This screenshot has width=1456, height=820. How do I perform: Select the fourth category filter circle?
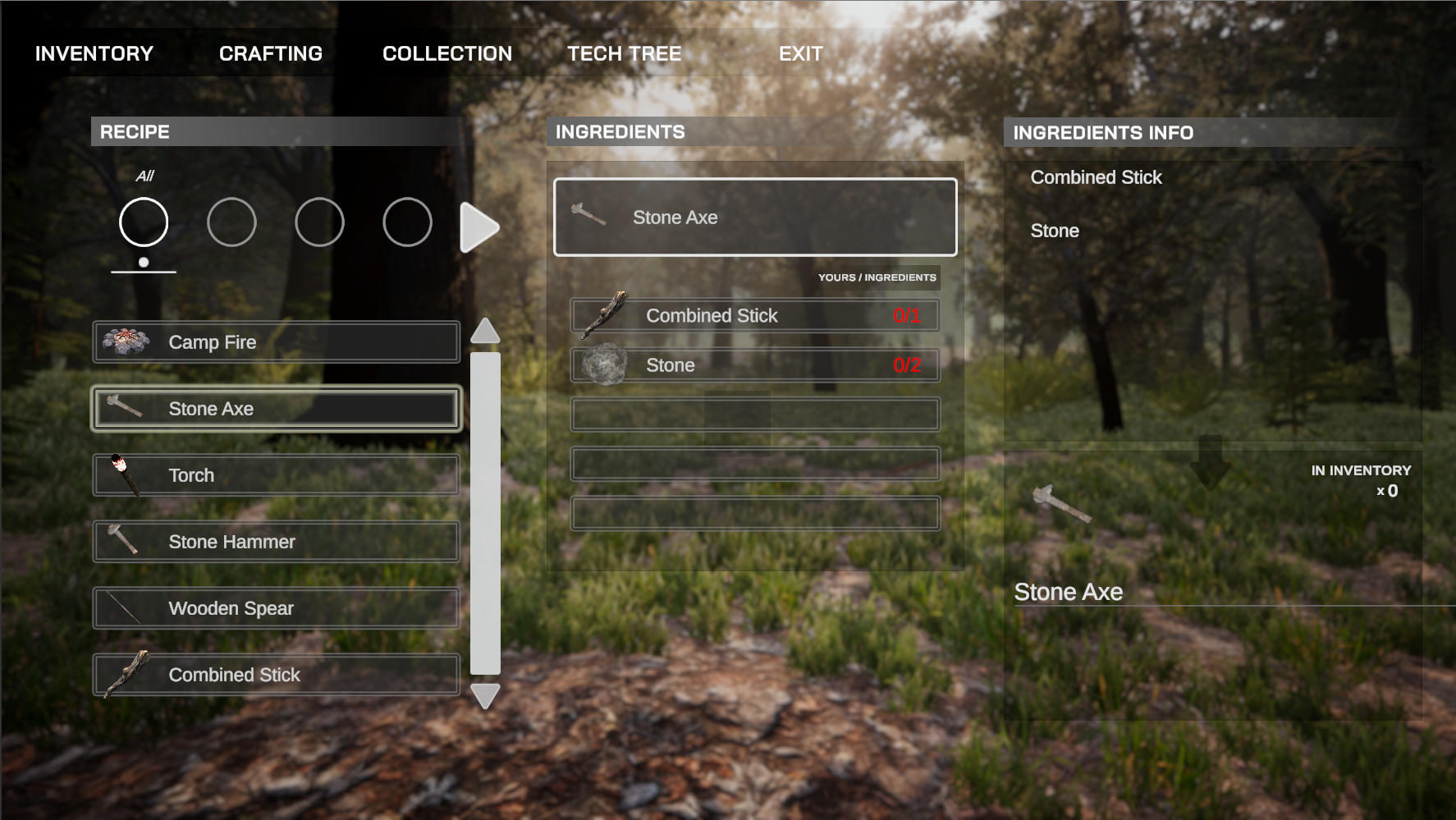click(407, 222)
